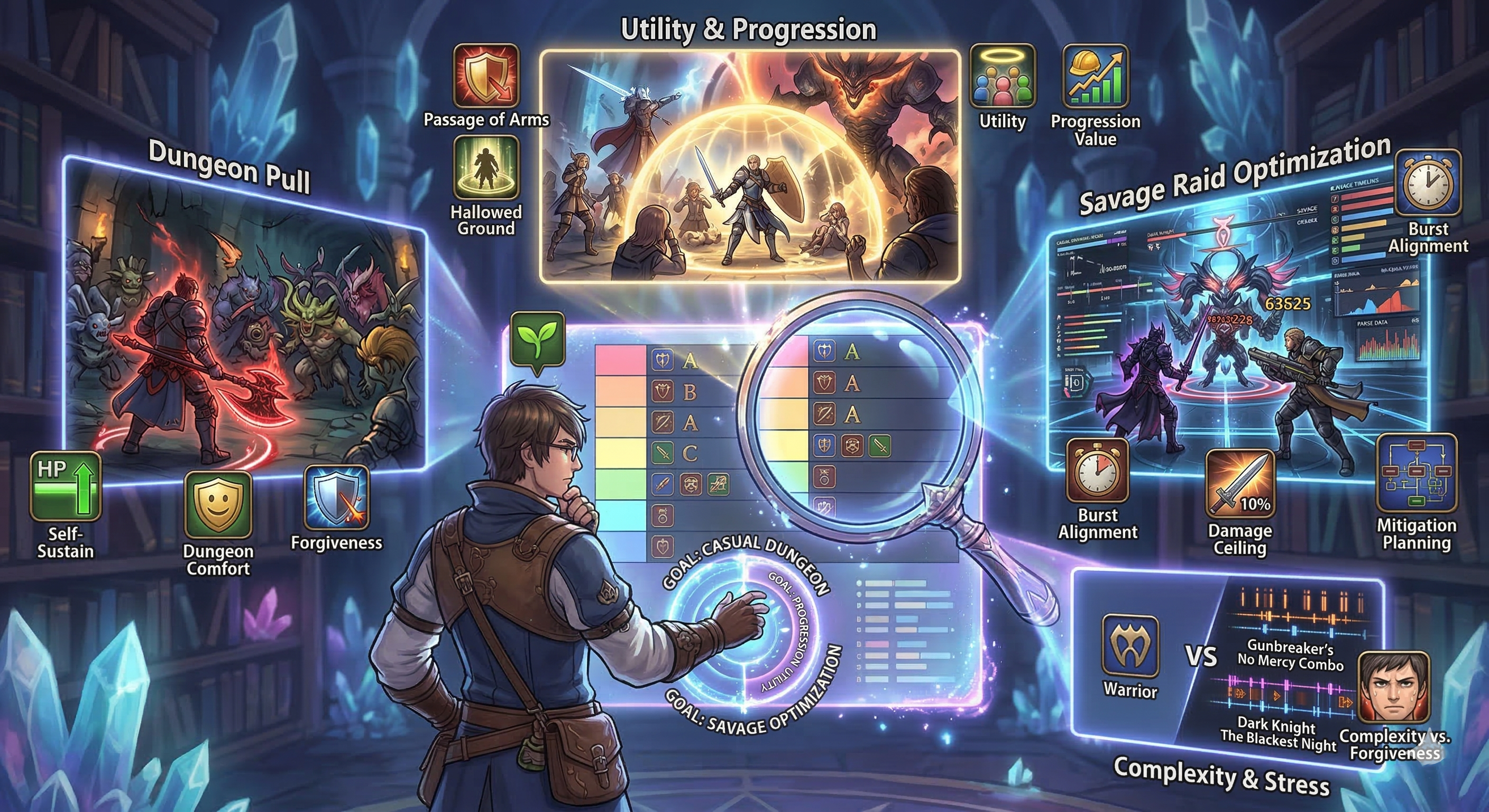Image resolution: width=1489 pixels, height=812 pixels.
Task: Click the green sprout icon
Action: (538, 339)
